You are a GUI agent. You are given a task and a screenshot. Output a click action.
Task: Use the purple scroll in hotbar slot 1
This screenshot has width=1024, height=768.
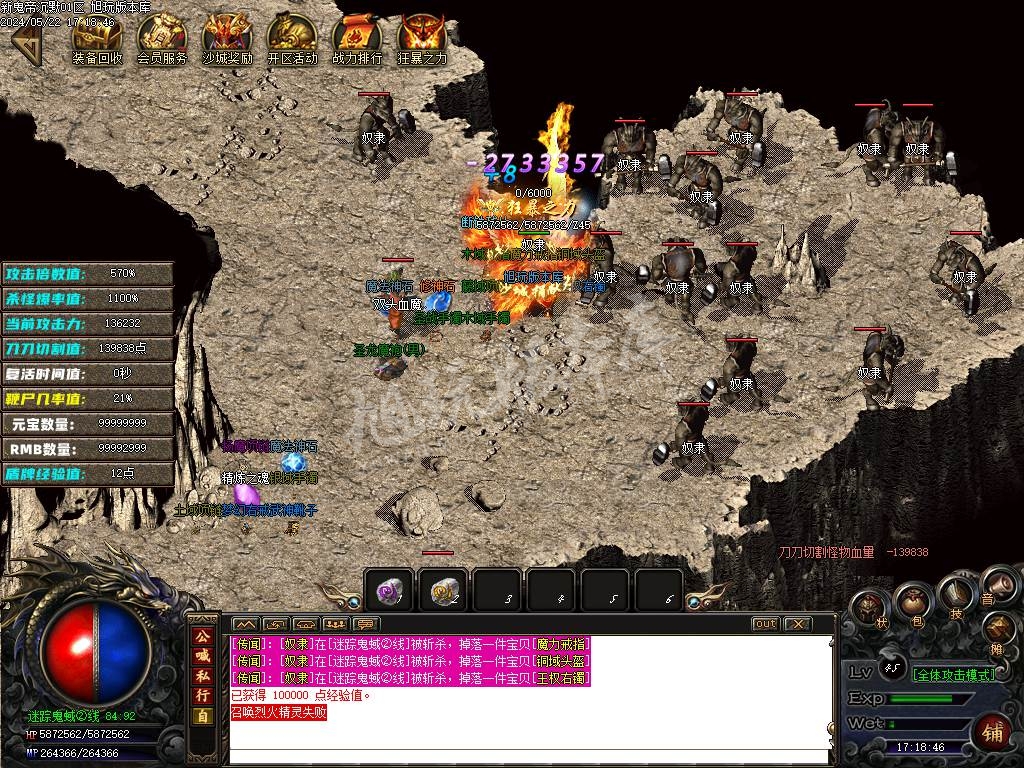click(389, 592)
